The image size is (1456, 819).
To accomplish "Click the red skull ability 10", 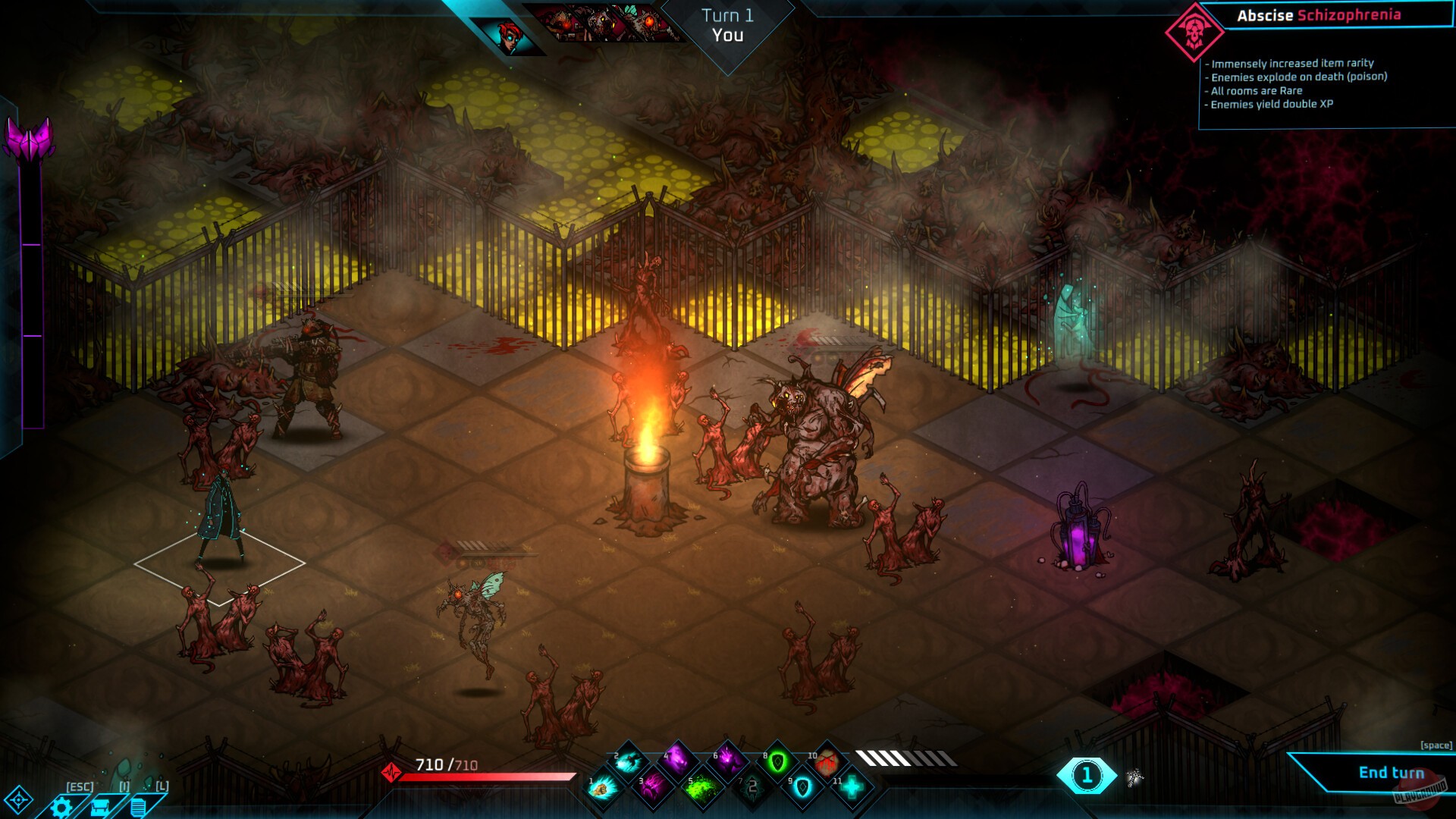I will [x=826, y=762].
